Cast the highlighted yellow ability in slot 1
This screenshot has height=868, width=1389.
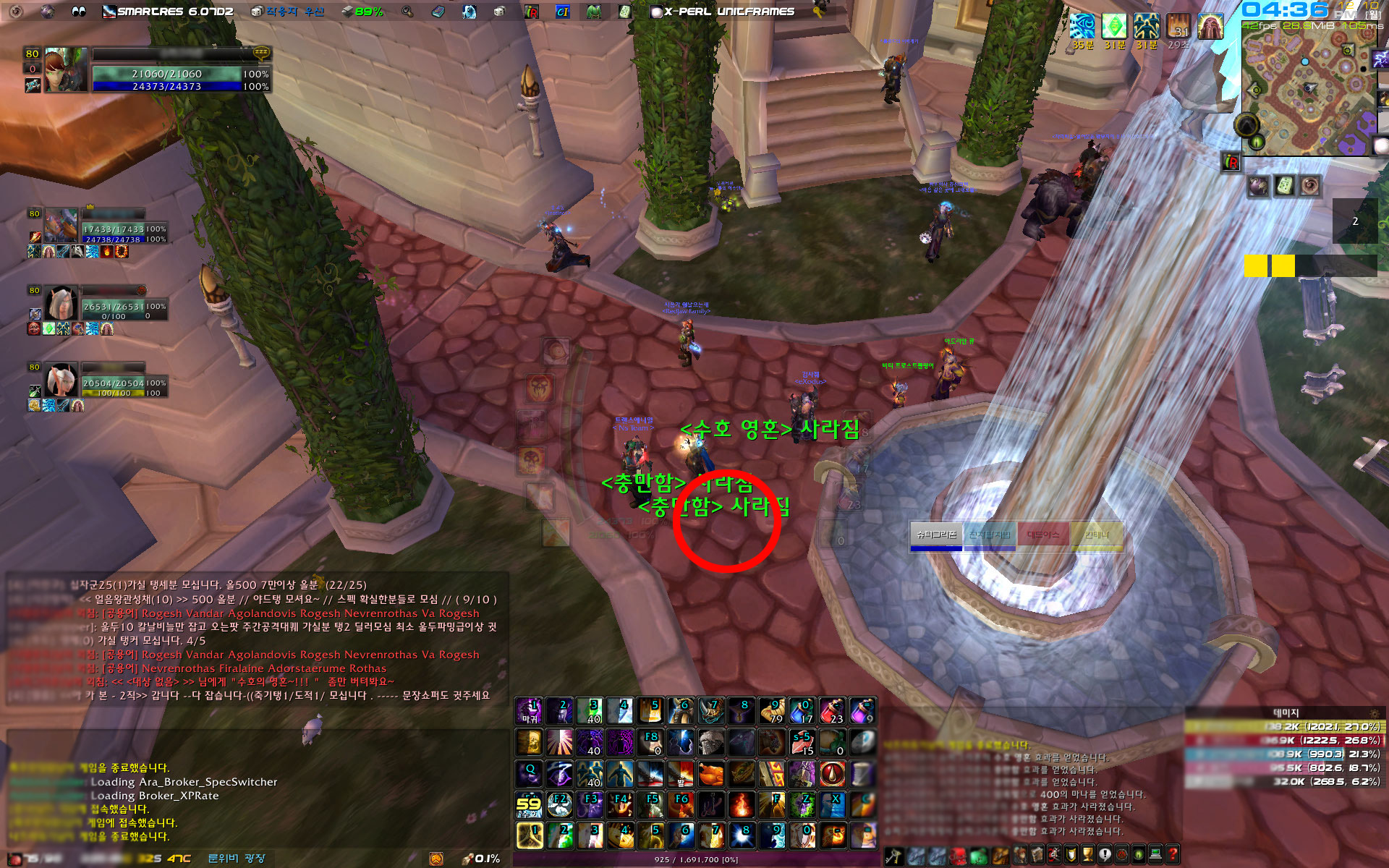click(x=530, y=835)
